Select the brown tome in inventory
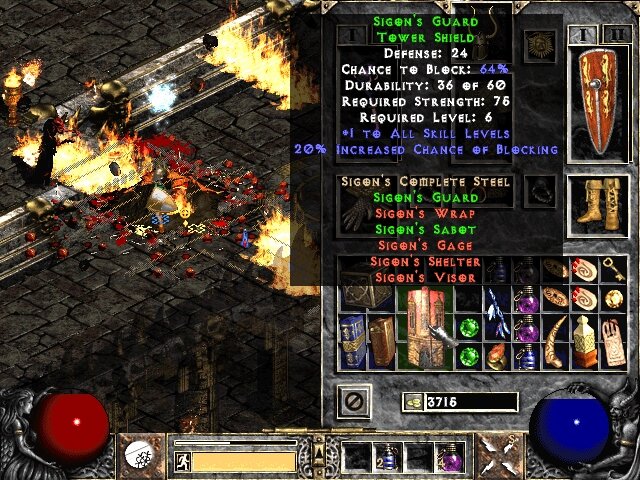The width and height of the screenshot is (640, 480). [384, 340]
